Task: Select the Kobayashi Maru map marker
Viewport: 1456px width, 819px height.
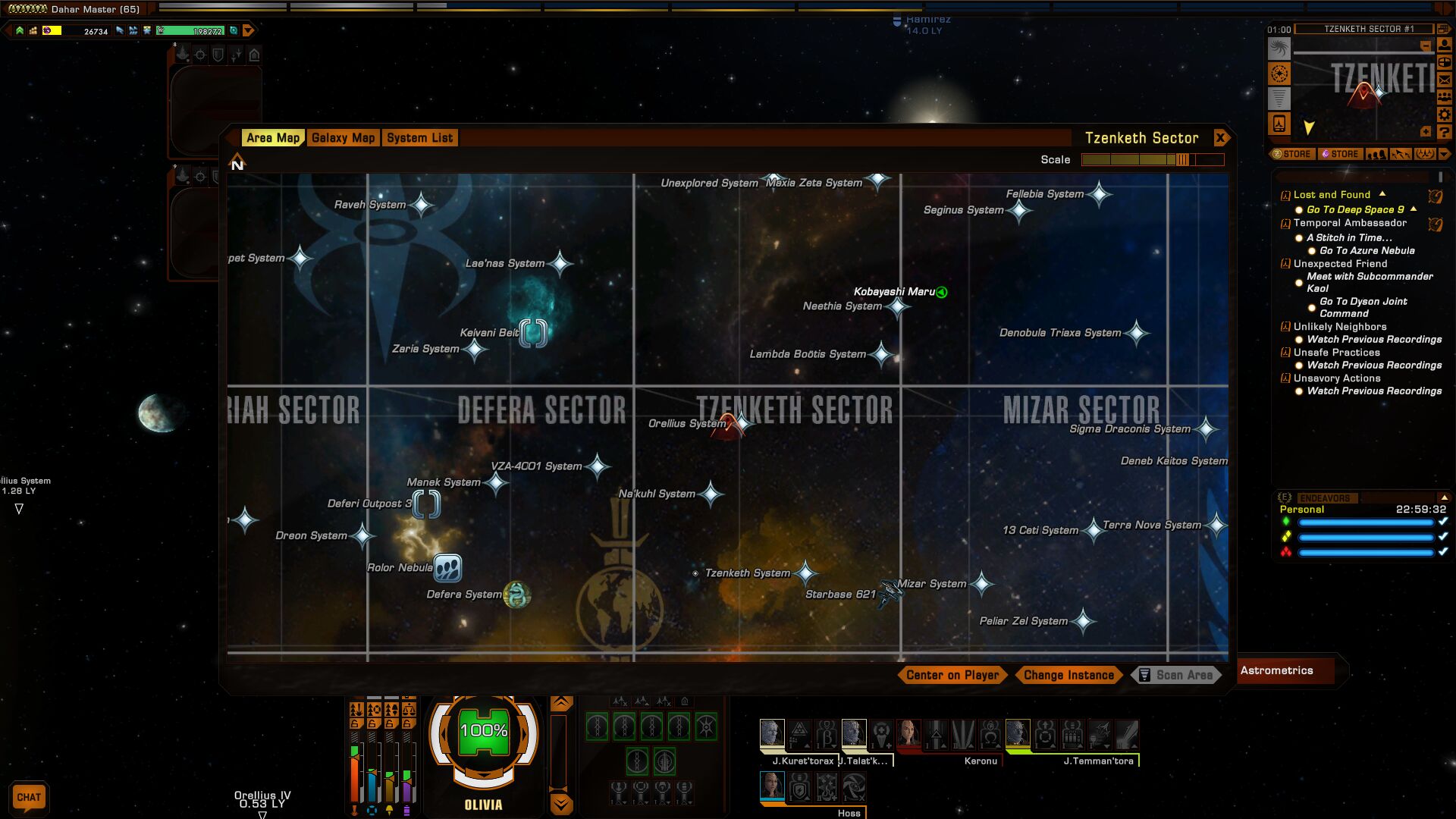Action: point(941,292)
